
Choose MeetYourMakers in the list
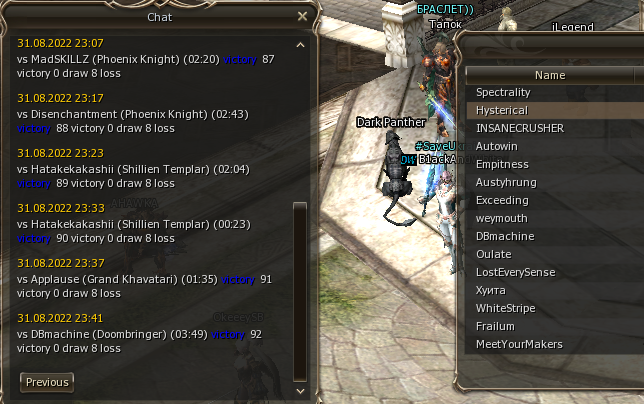519,344
